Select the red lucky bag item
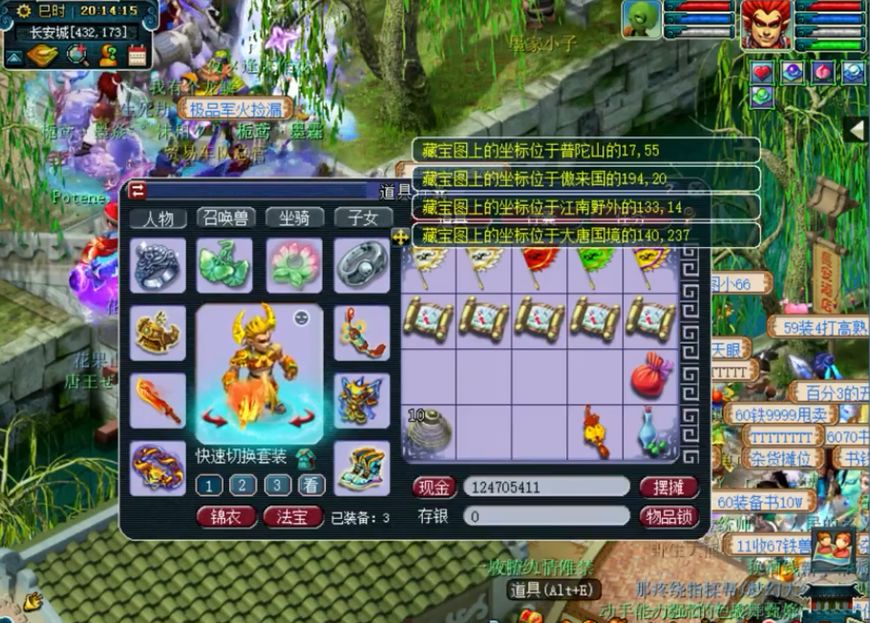 pyautogui.click(x=651, y=376)
